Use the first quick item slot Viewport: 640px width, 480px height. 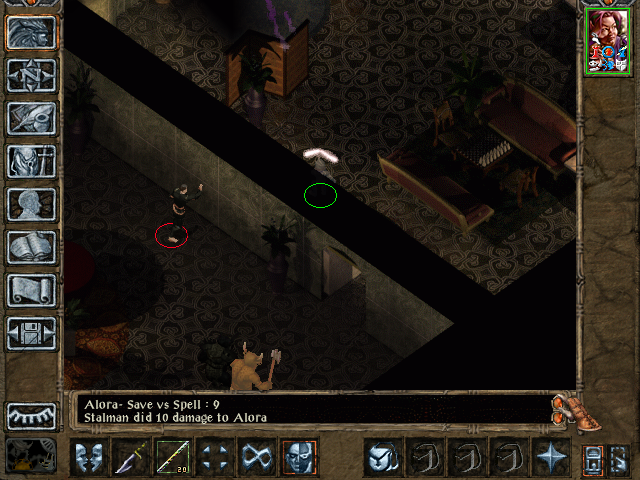[380, 456]
